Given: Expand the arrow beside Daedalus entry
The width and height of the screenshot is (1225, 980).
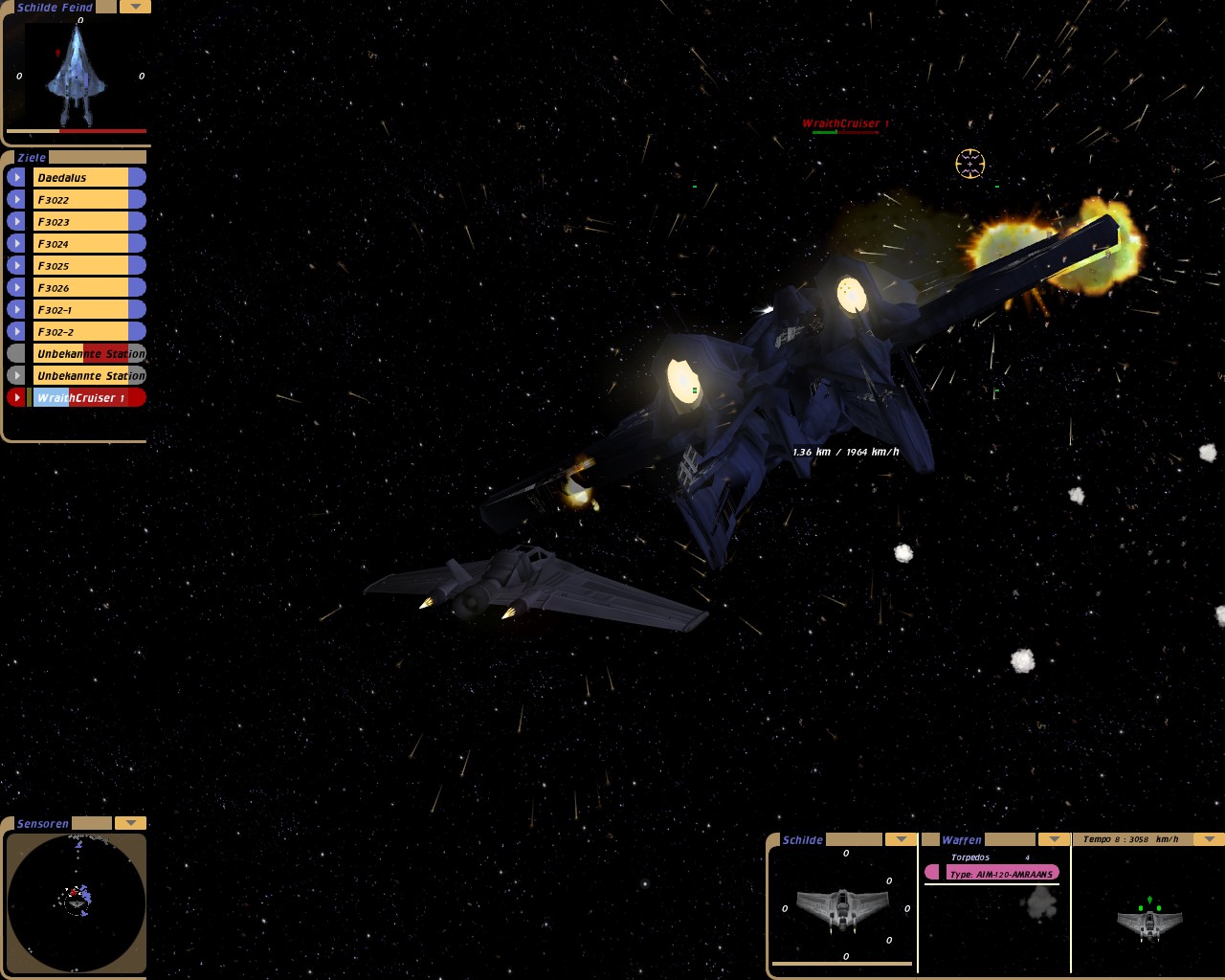Looking at the screenshot, I should click(x=16, y=177).
